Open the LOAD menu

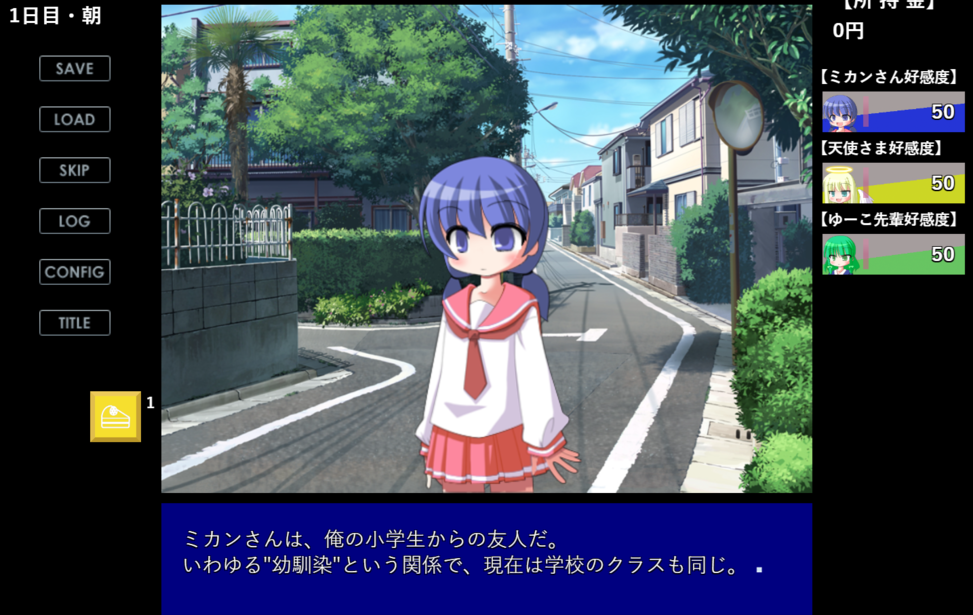(x=75, y=120)
